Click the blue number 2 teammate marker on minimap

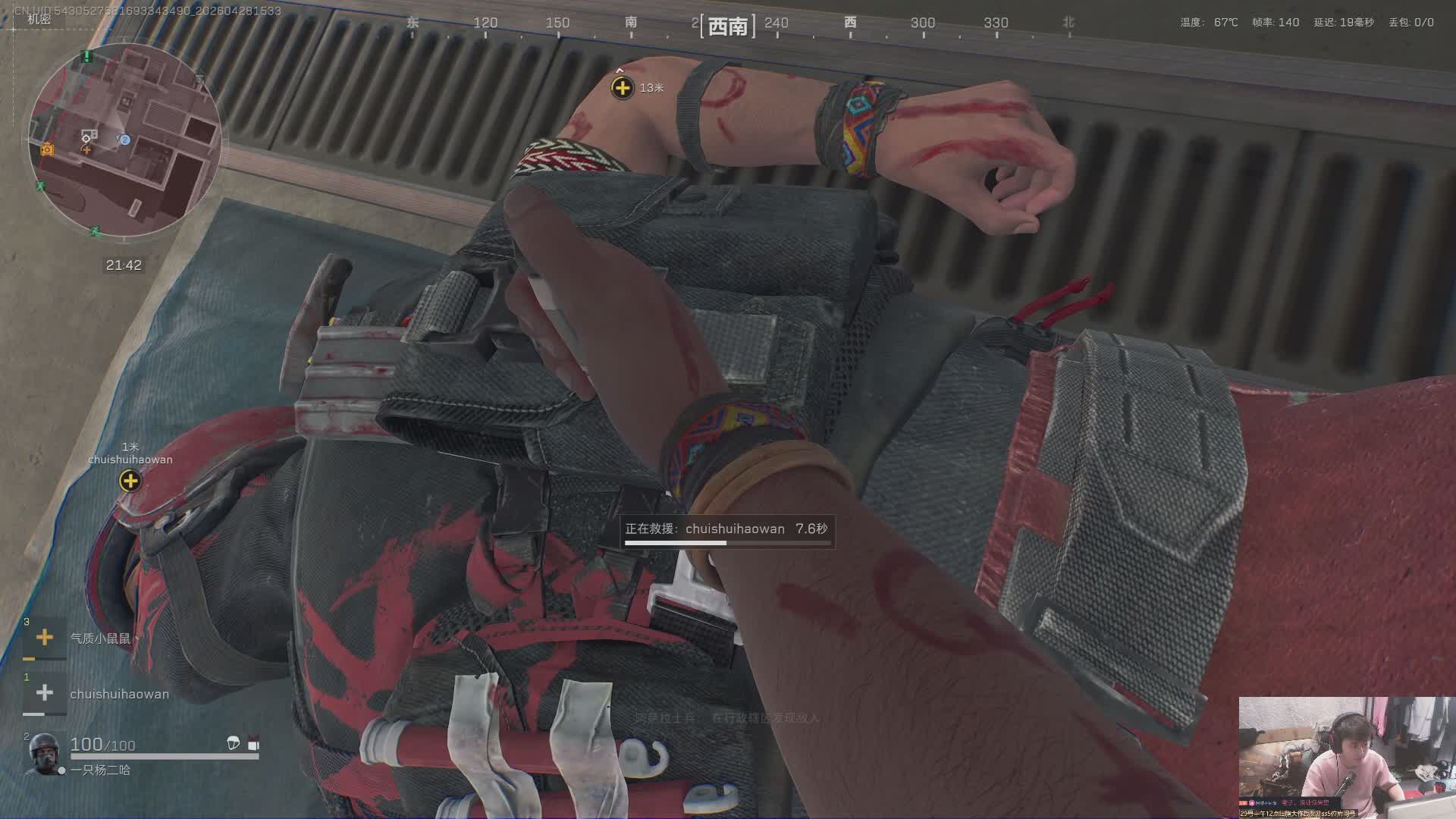coord(125,140)
